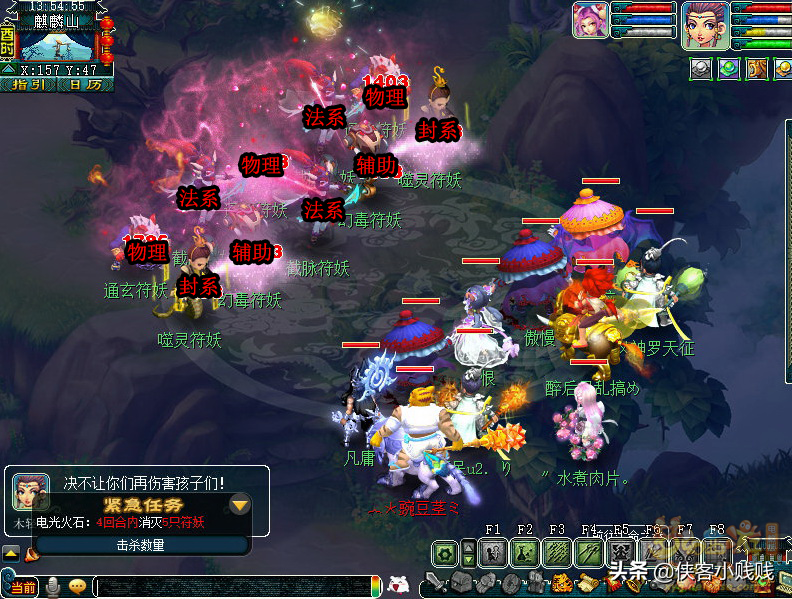Activate the F3 slashing skill slot
This screenshot has height=599, width=792.
558,552
